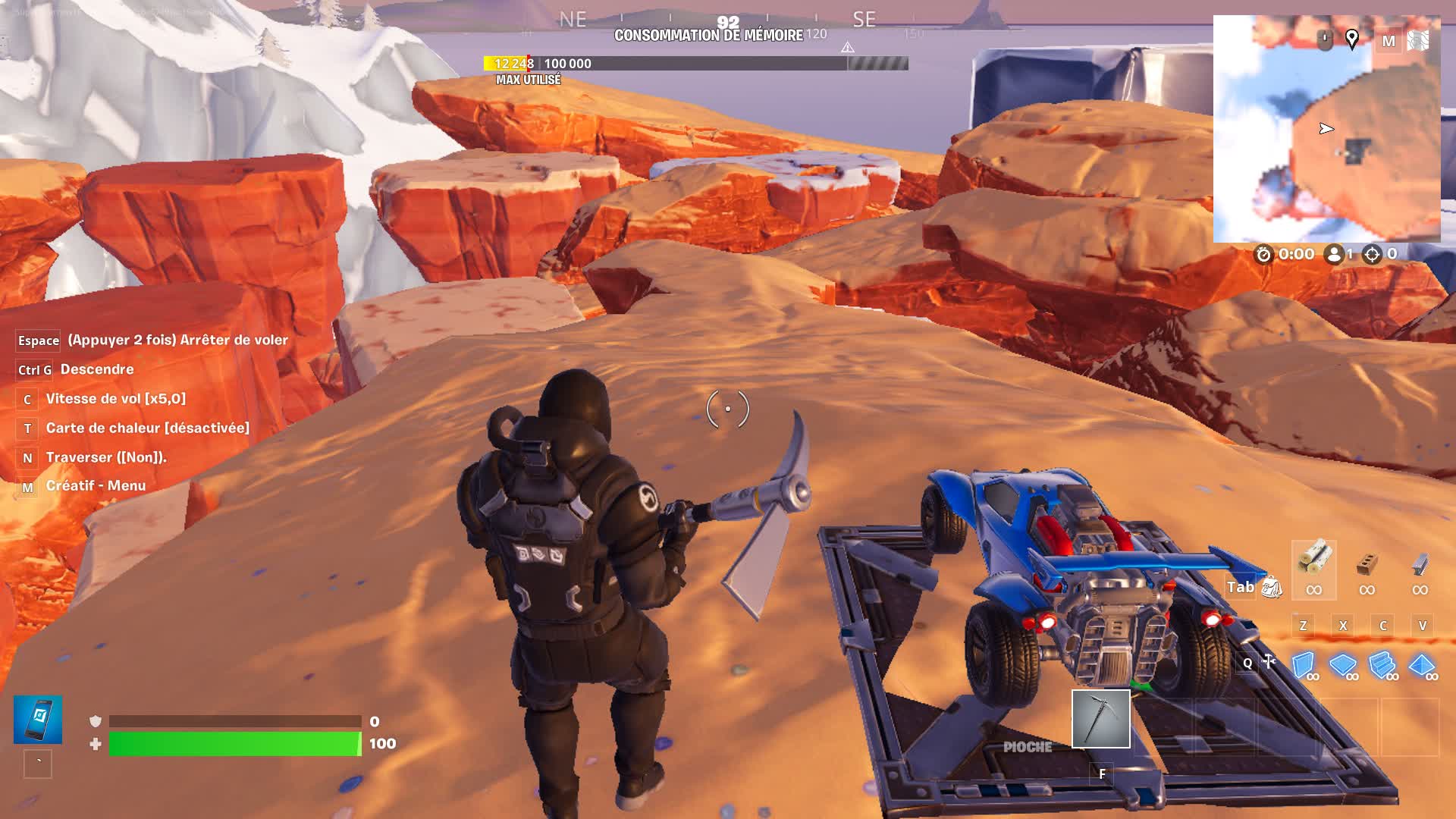The width and height of the screenshot is (1456, 819).
Task: Select the pyramid roof building piece
Action: 1421,664
